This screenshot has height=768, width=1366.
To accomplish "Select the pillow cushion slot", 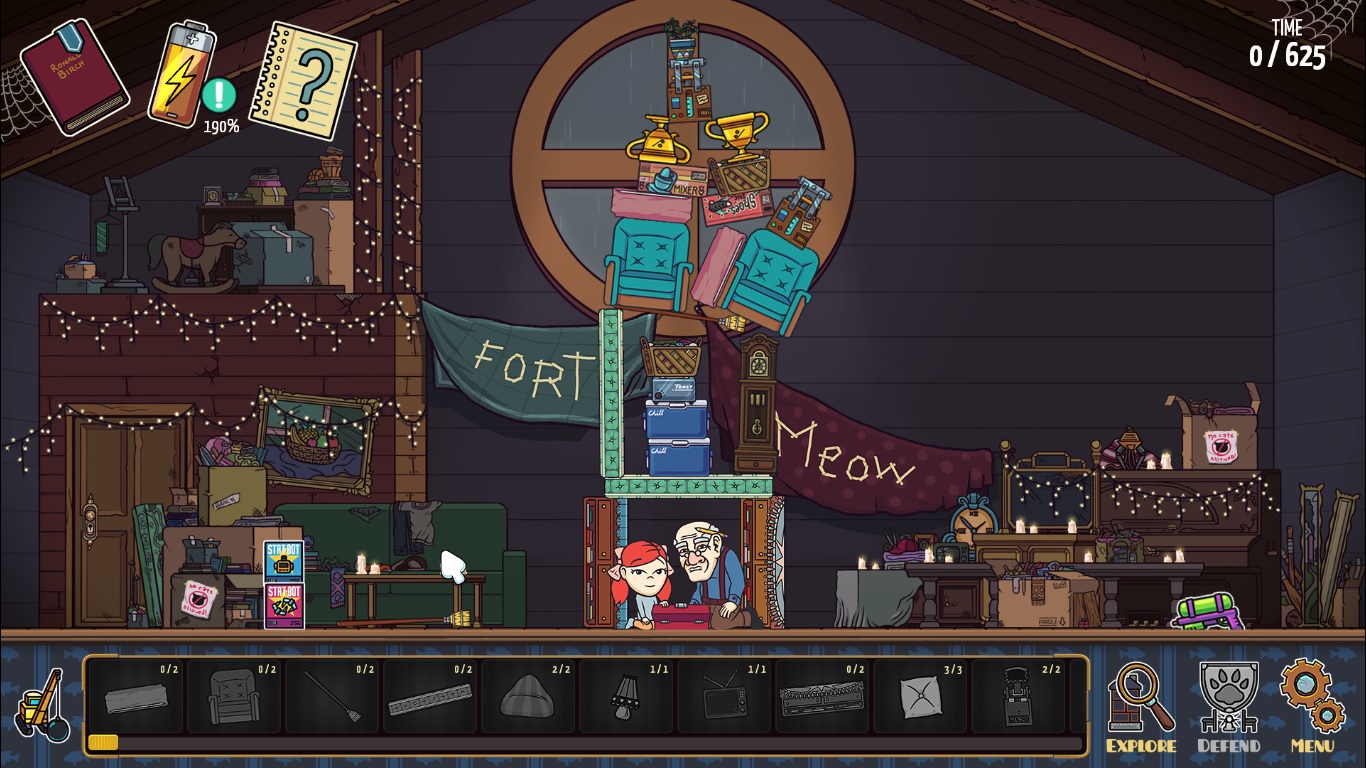I will pyautogui.click(x=920, y=695).
